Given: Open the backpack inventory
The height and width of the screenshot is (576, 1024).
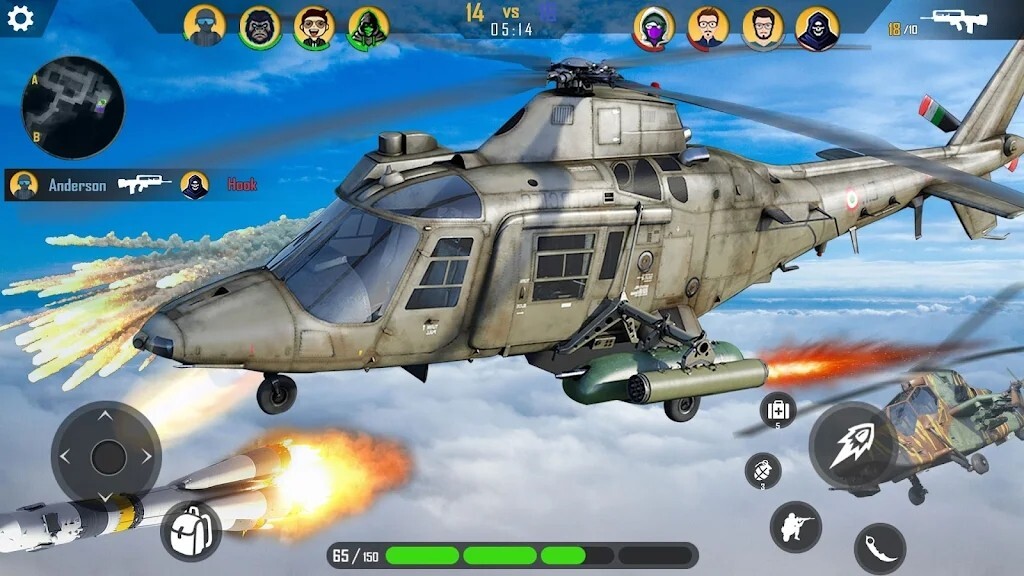Looking at the screenshot, I should [191, 531].
